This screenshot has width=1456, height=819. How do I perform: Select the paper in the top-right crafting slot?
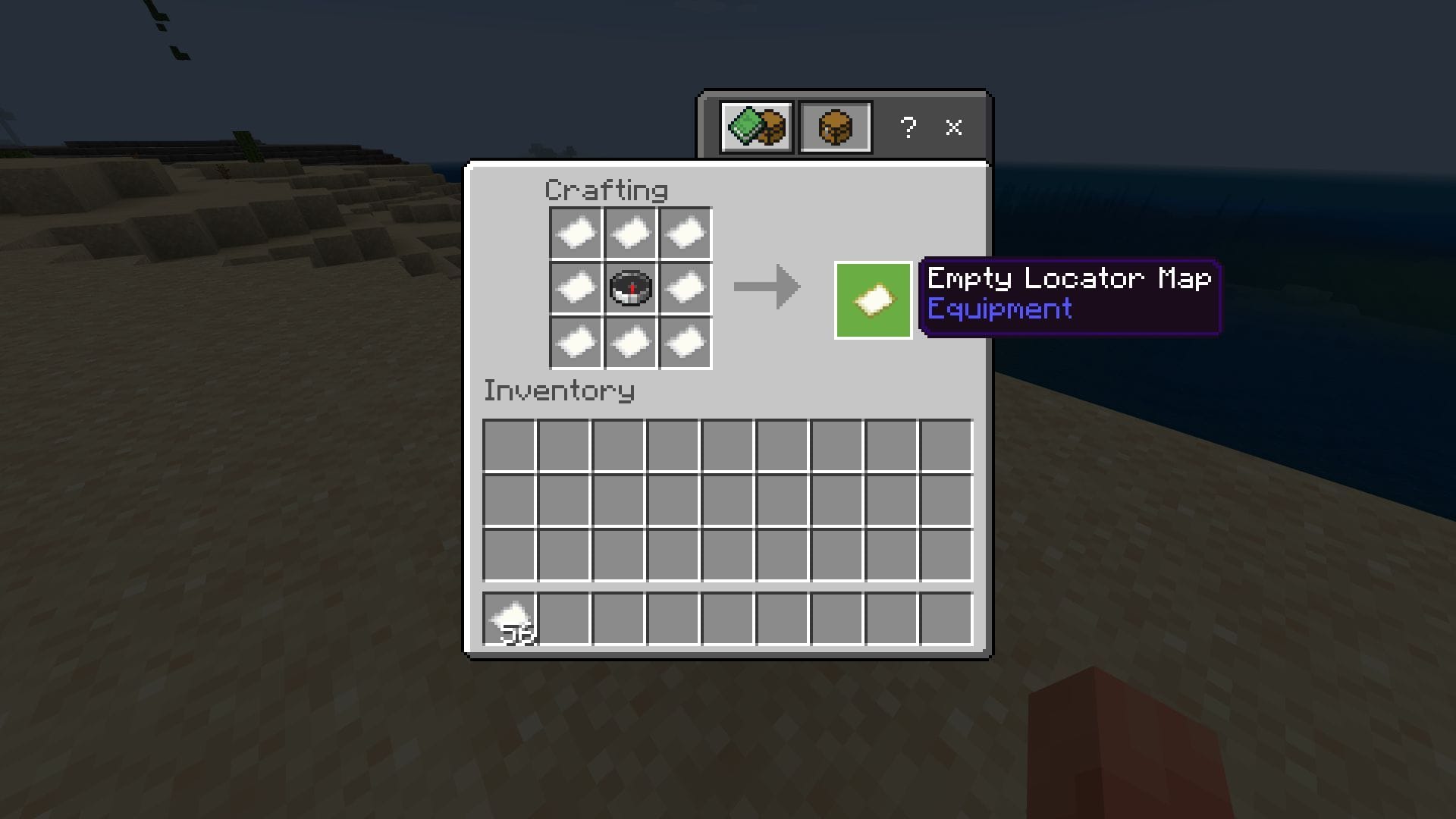[x=684, y=232]
